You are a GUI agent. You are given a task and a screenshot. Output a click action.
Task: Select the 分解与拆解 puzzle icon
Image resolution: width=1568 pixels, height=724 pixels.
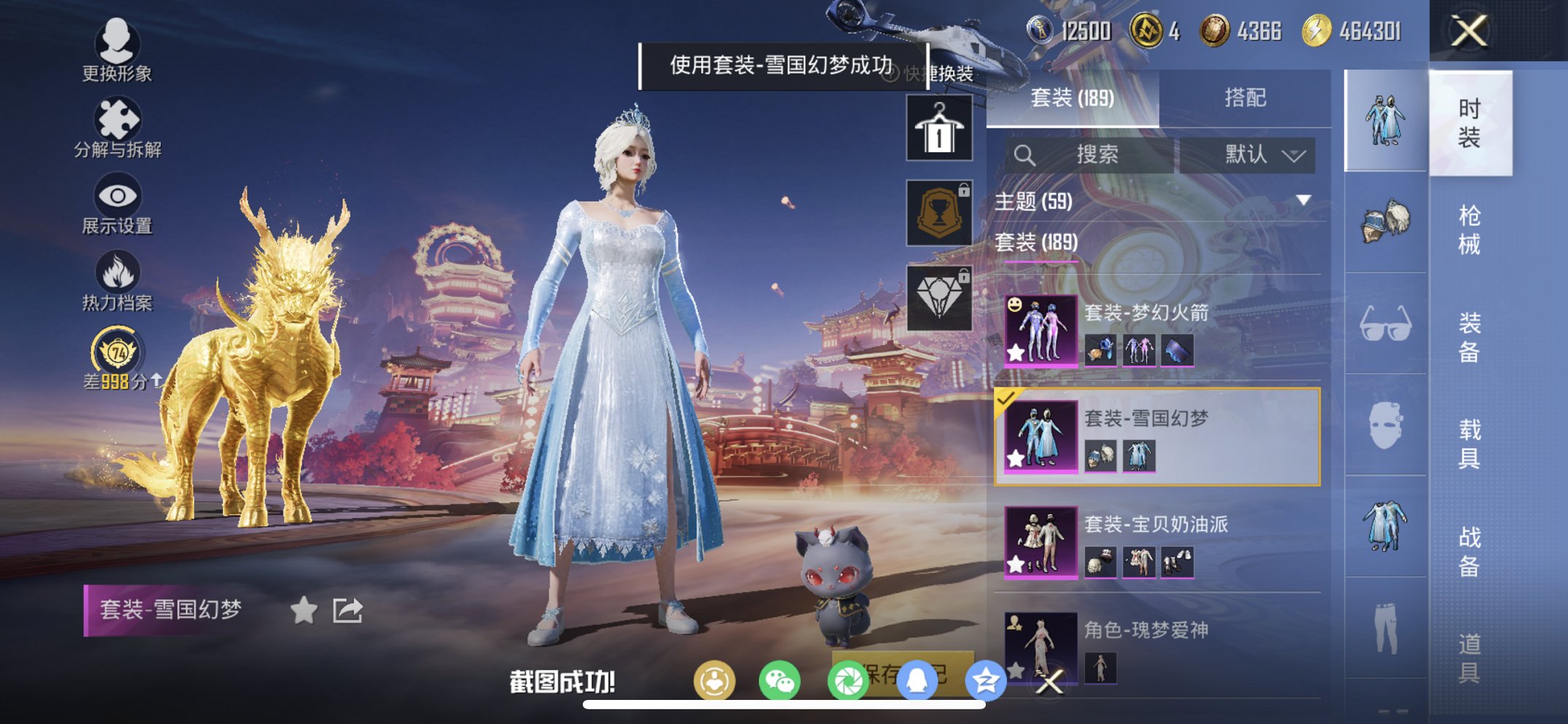(x=119, y=117)
